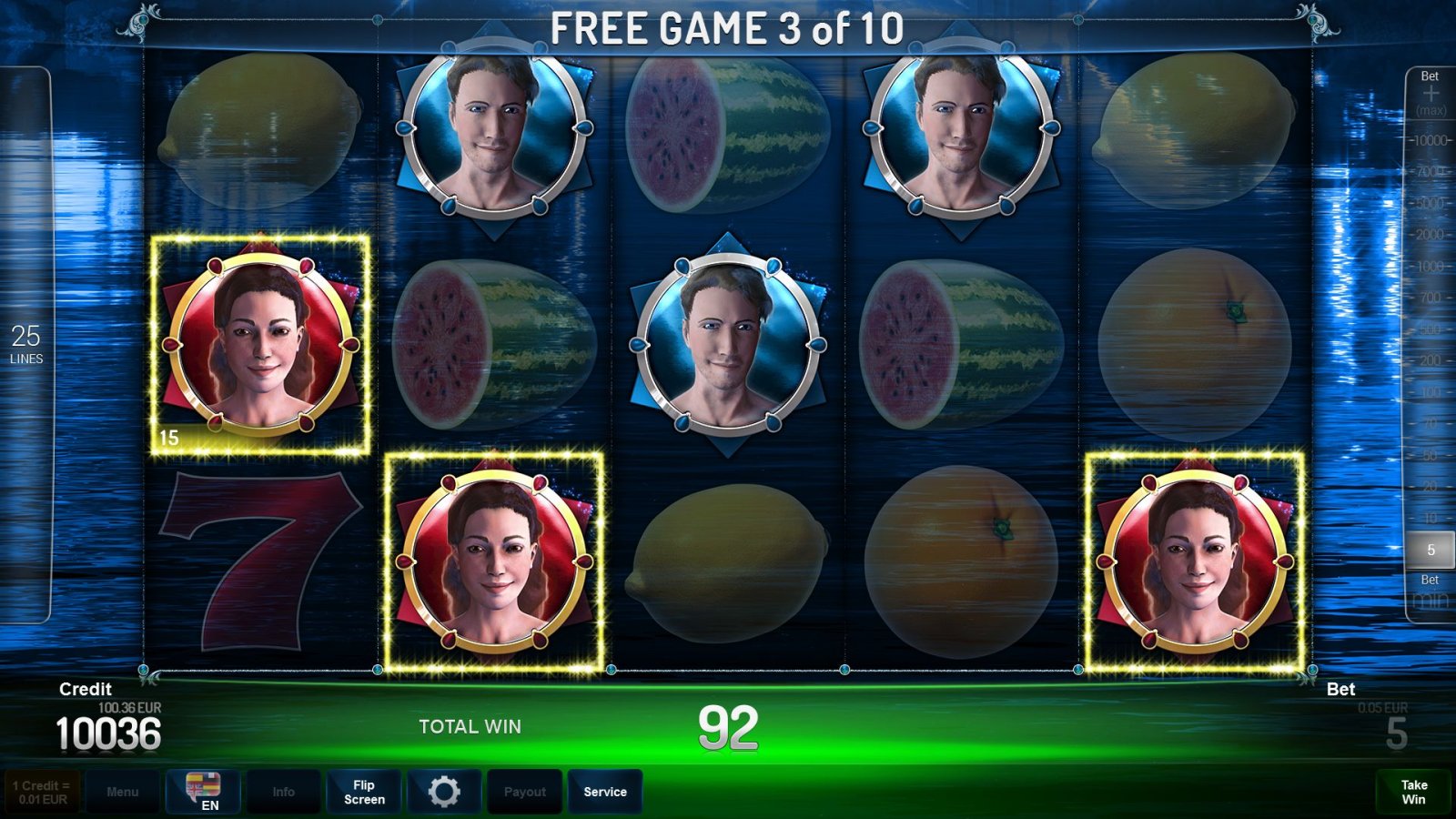Change language with the EN flag button
This screenshot has width=1456, height=819.
coord(203,792)
